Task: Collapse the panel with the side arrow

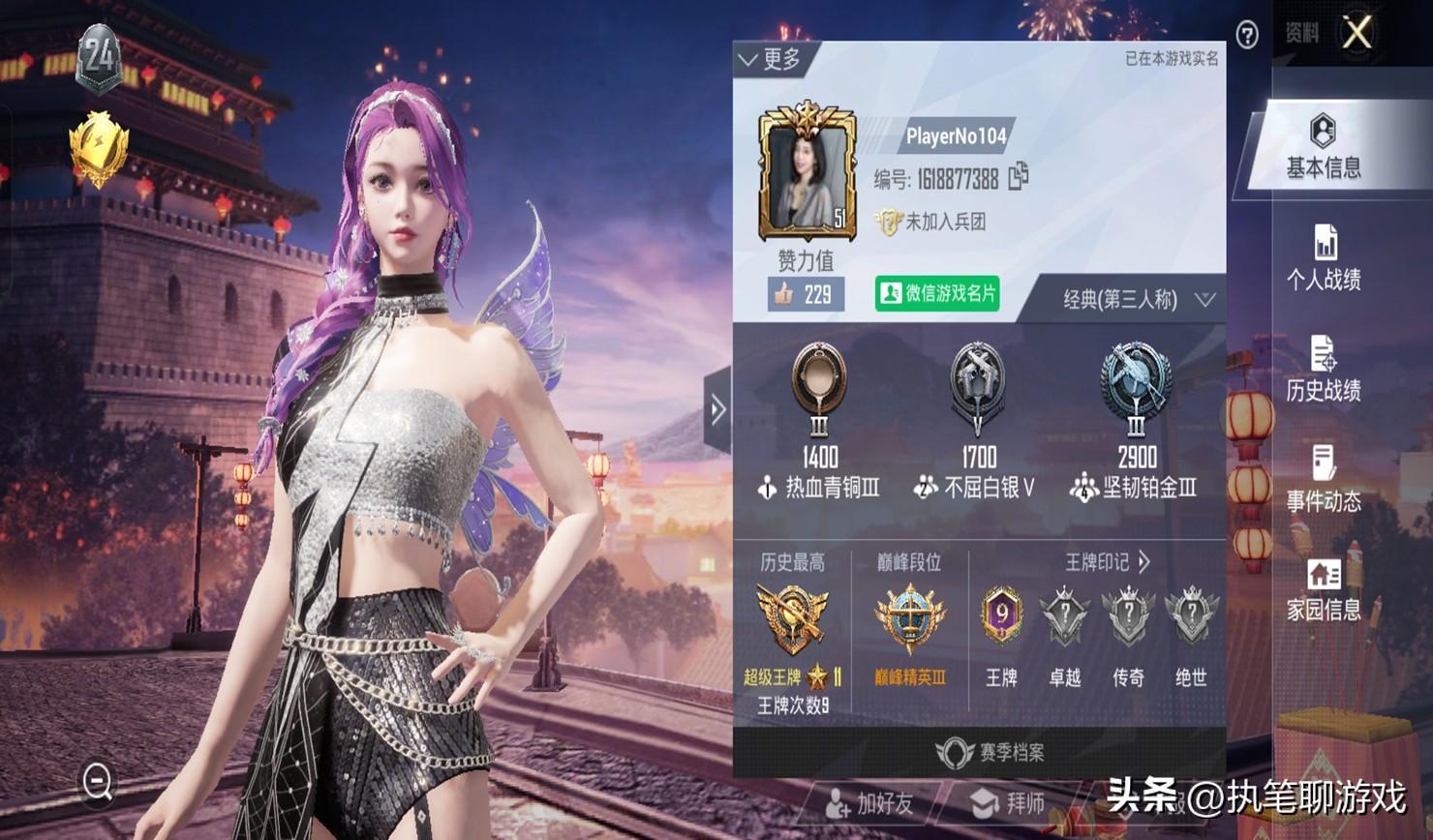Action: [x=716, y=410]
